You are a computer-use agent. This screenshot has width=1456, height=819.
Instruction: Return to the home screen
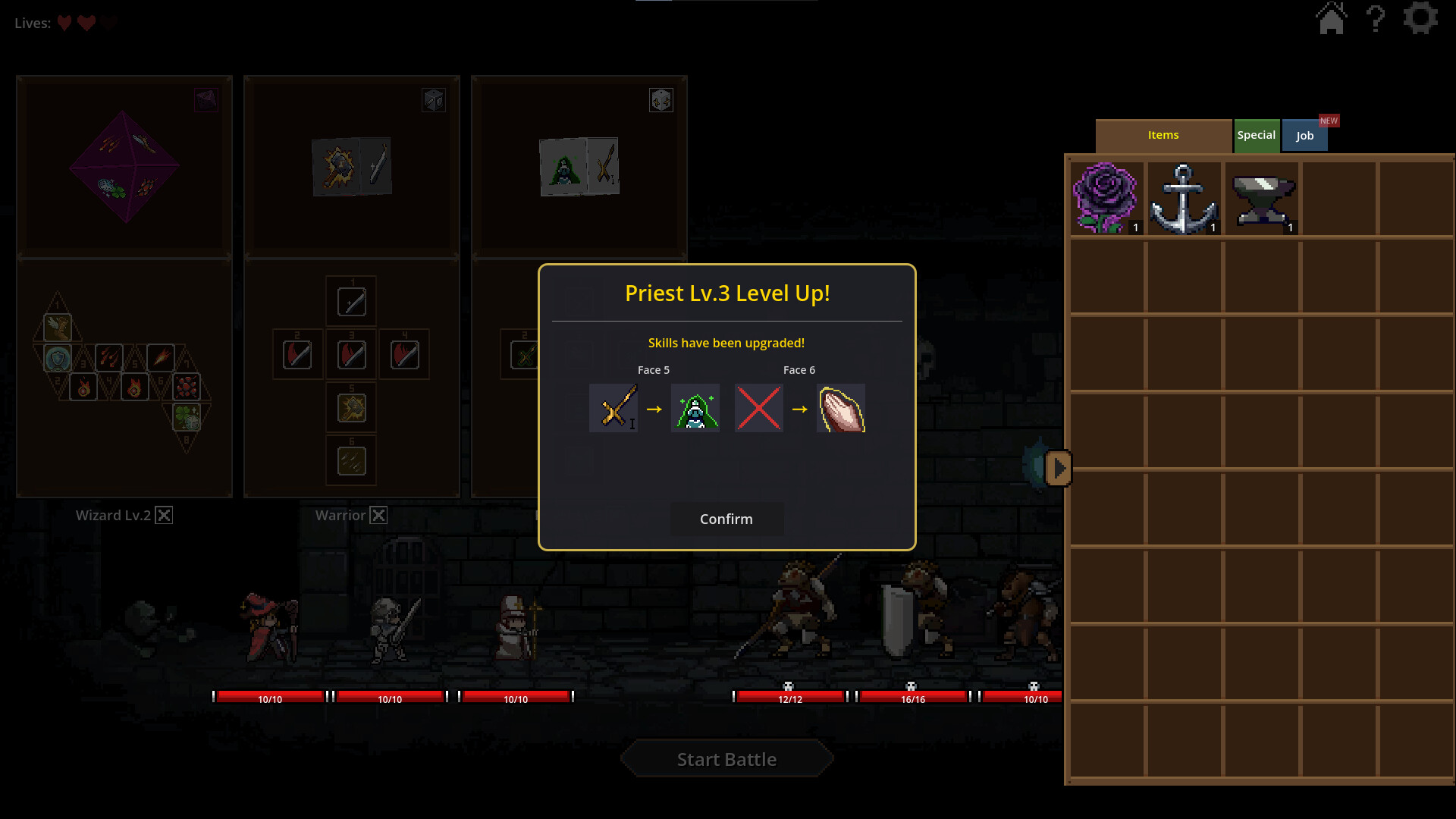click(1331, 18)
